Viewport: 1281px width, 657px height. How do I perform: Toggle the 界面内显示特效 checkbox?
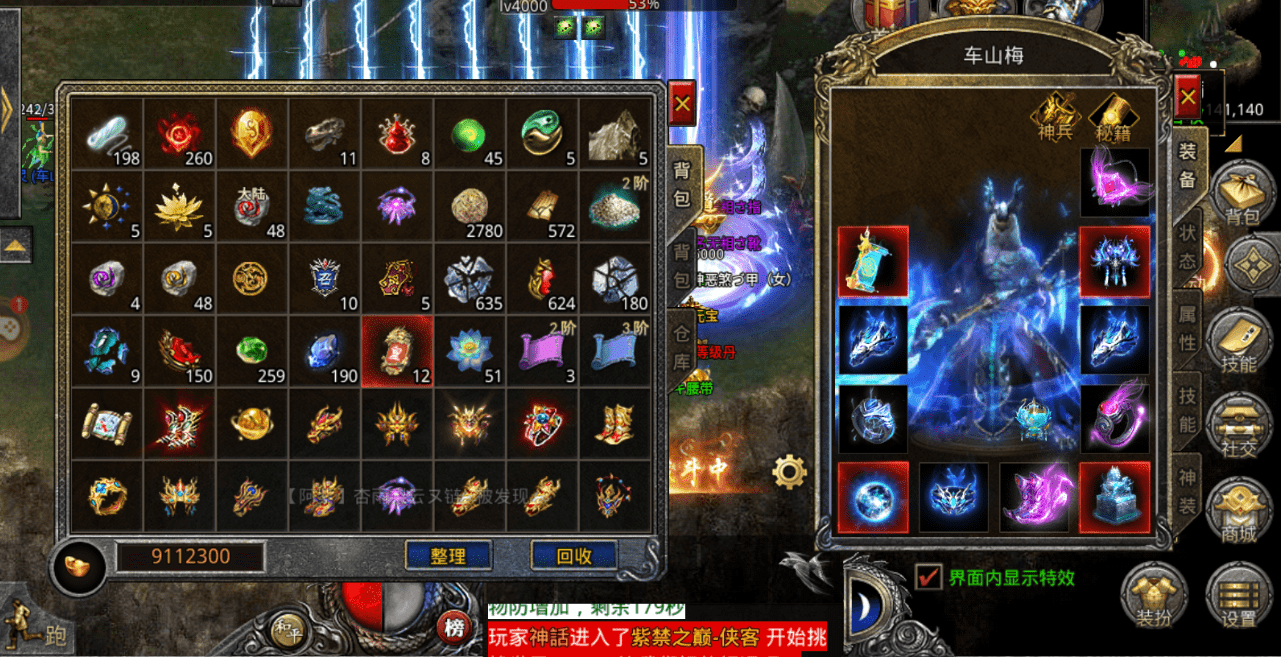tap(929, 577)
